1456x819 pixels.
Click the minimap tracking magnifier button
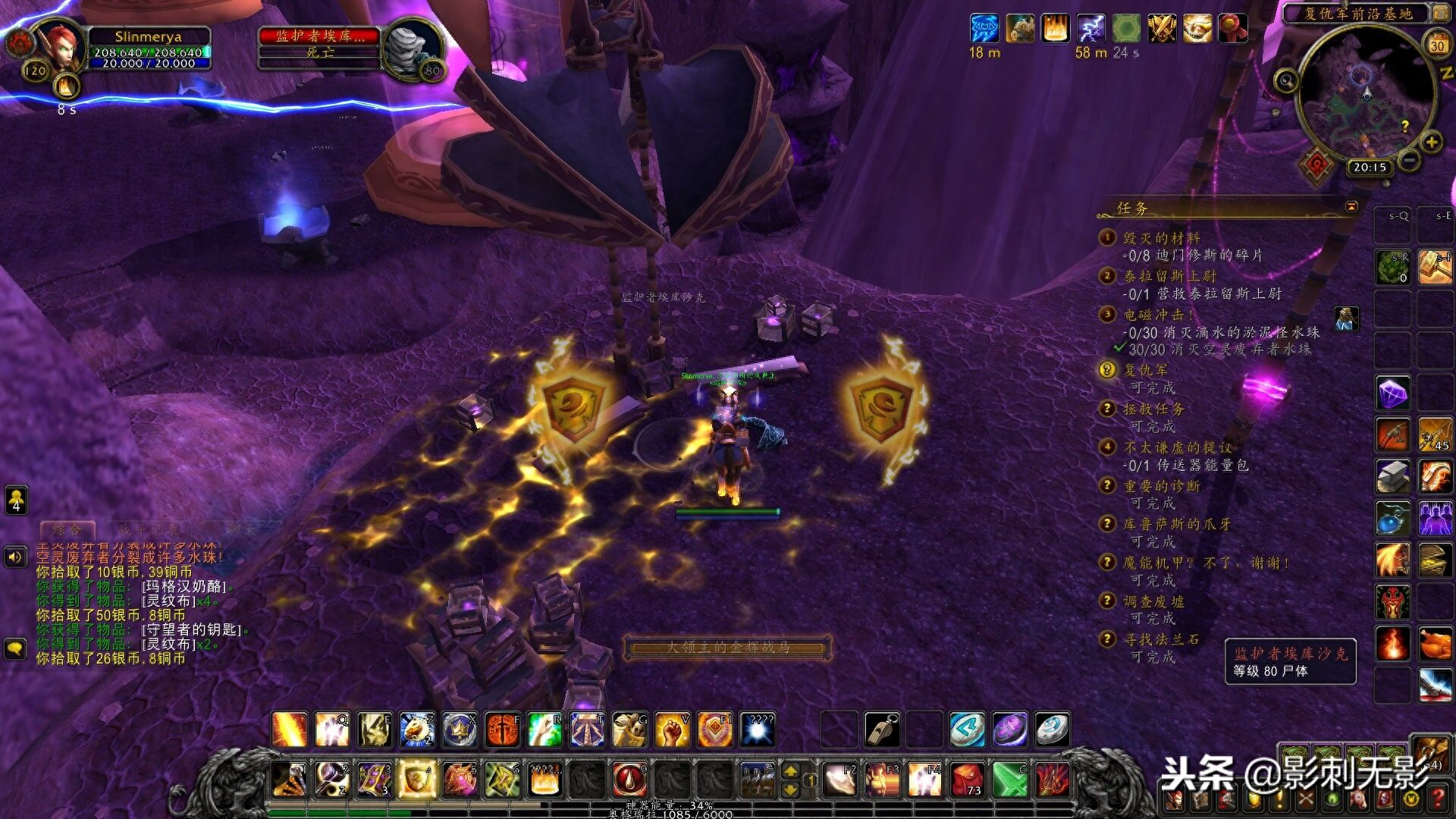tap(1286, 80)
